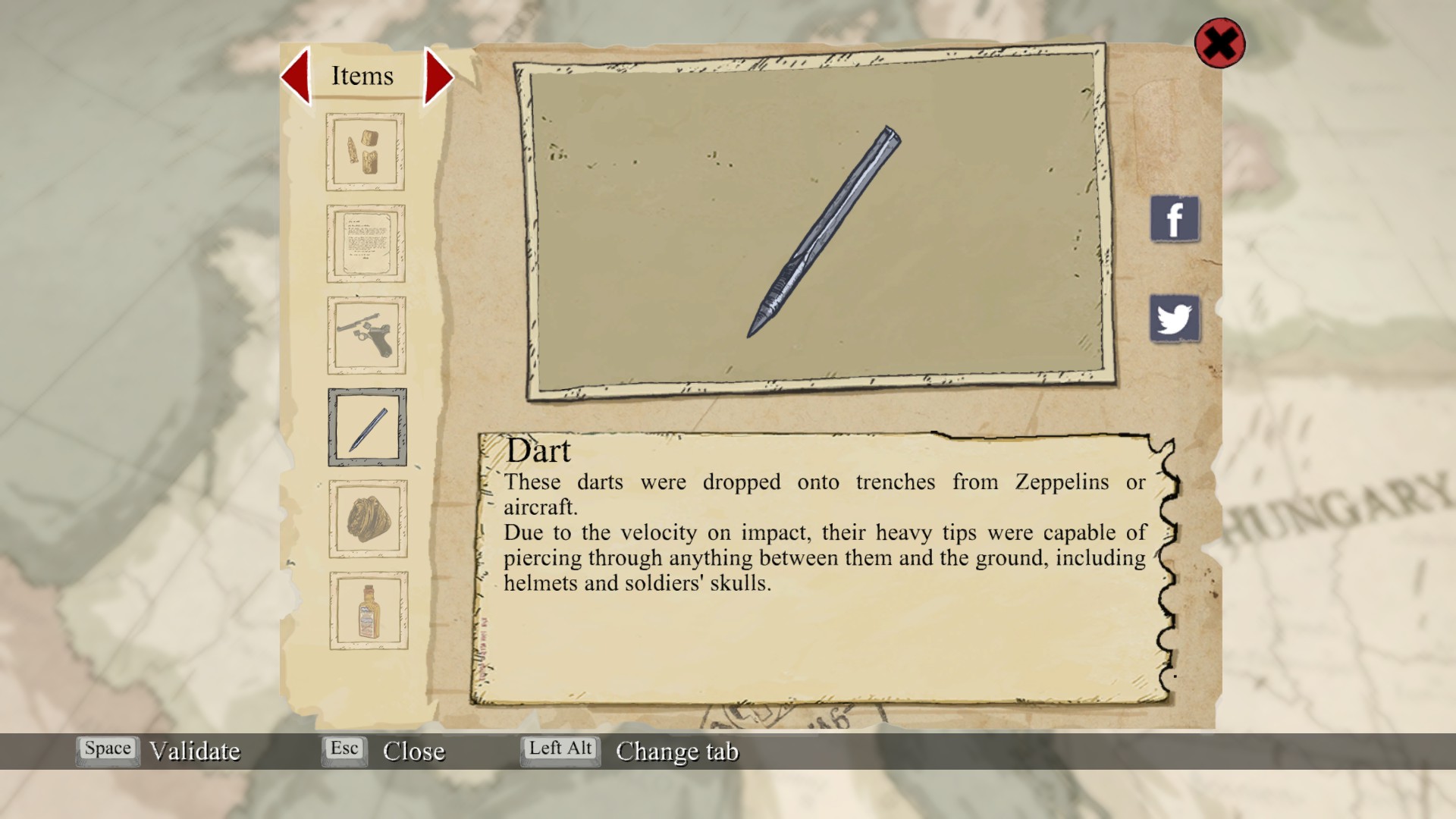
Task: Select the gold fragments item thumbnail
Action: click(x=365, y=152)
